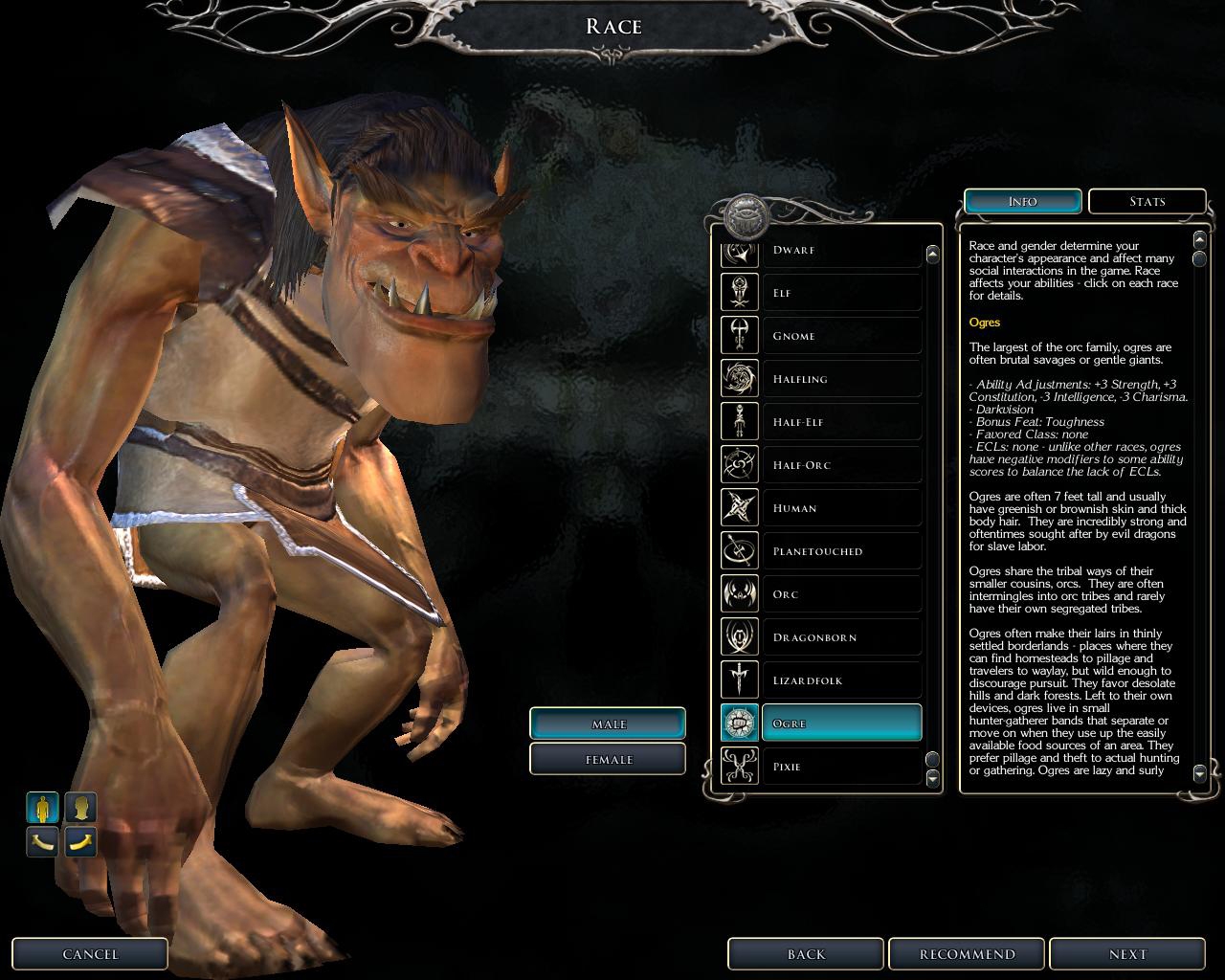Choose the Human race
The height and width of the screenshot is (980, 1225).
pyautogui.click(x=840, y=508)
